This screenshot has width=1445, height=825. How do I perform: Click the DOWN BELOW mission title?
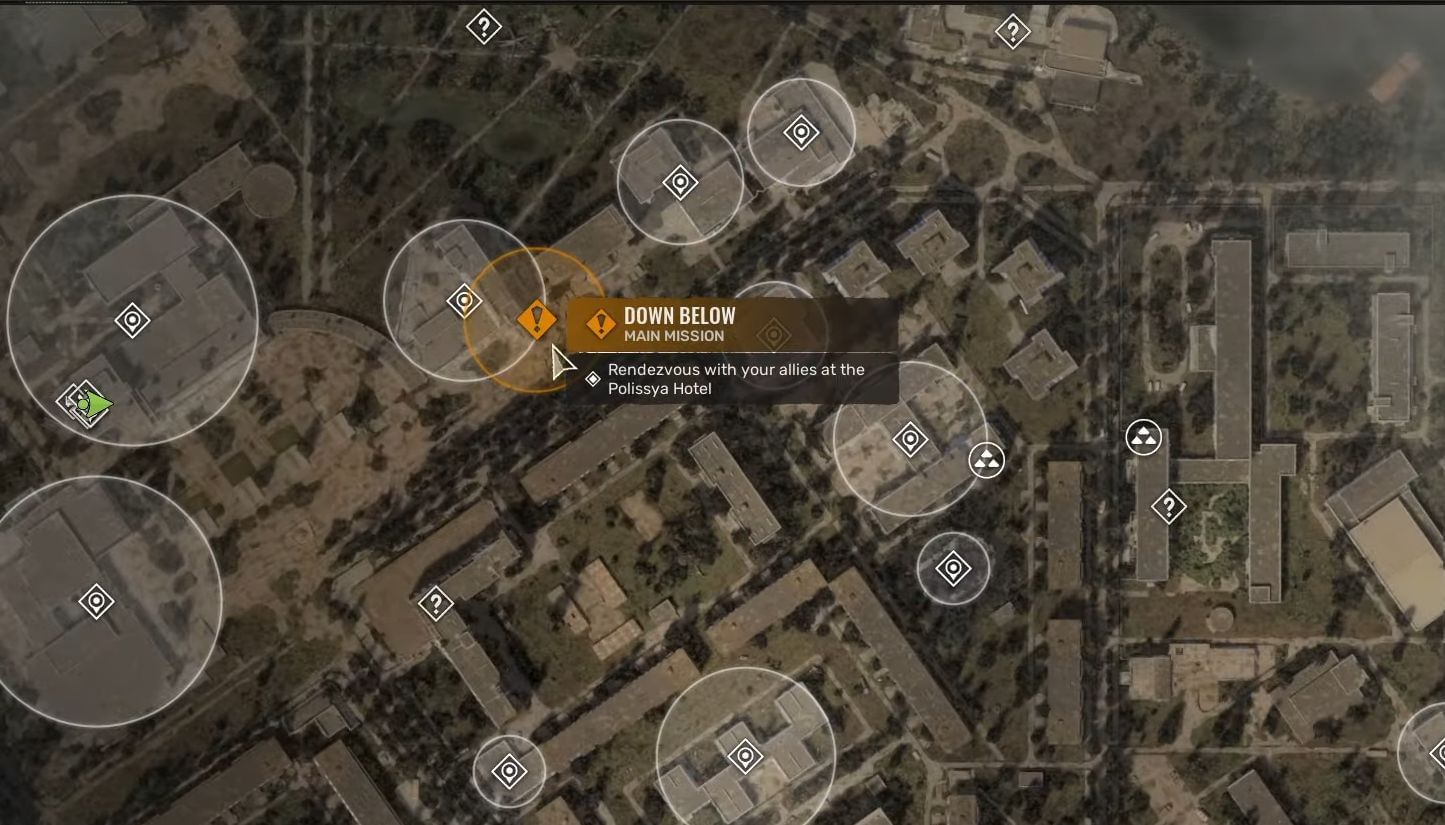[679, 315]
